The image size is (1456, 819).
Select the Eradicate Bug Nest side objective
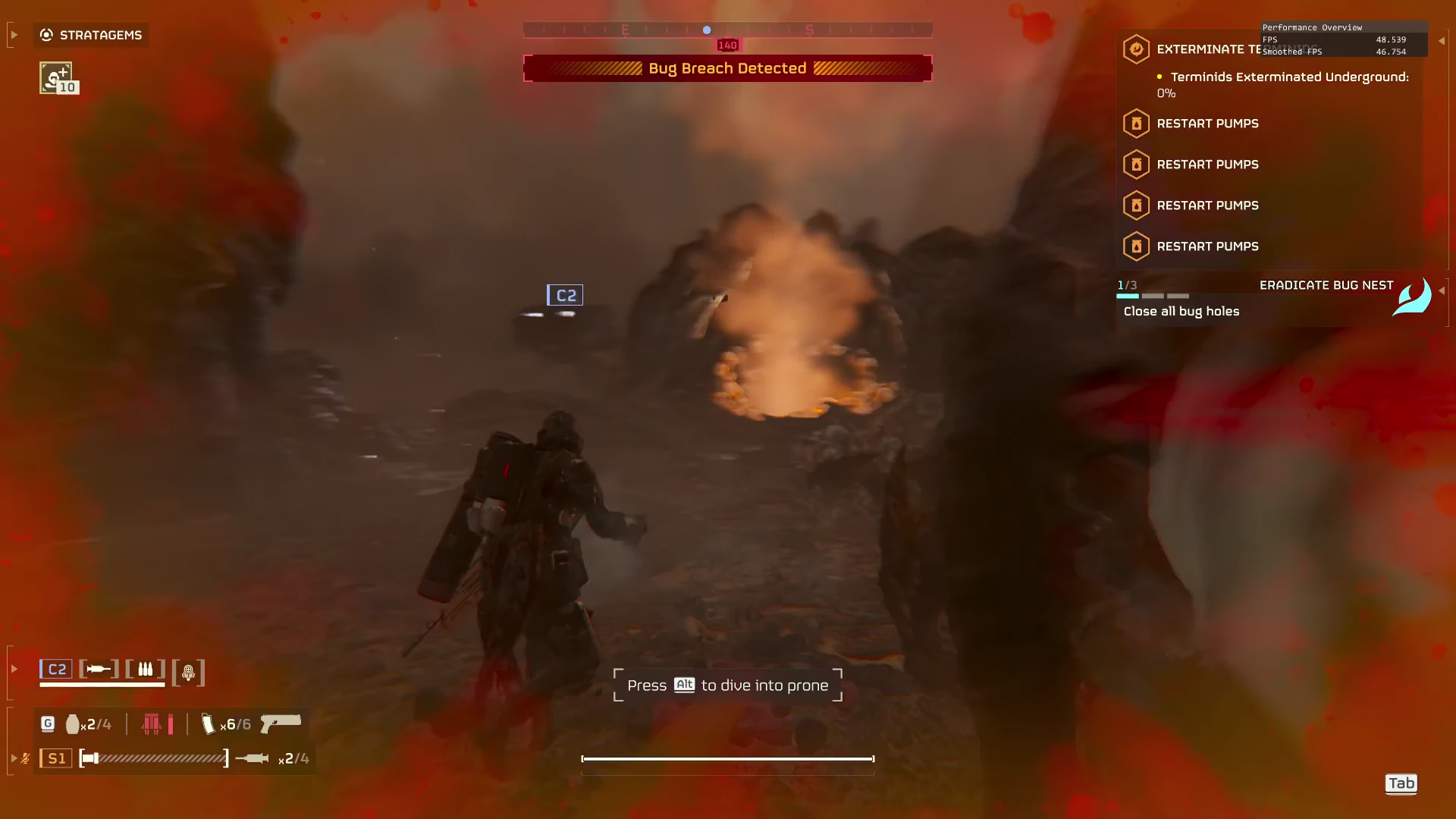(1326, 285)
